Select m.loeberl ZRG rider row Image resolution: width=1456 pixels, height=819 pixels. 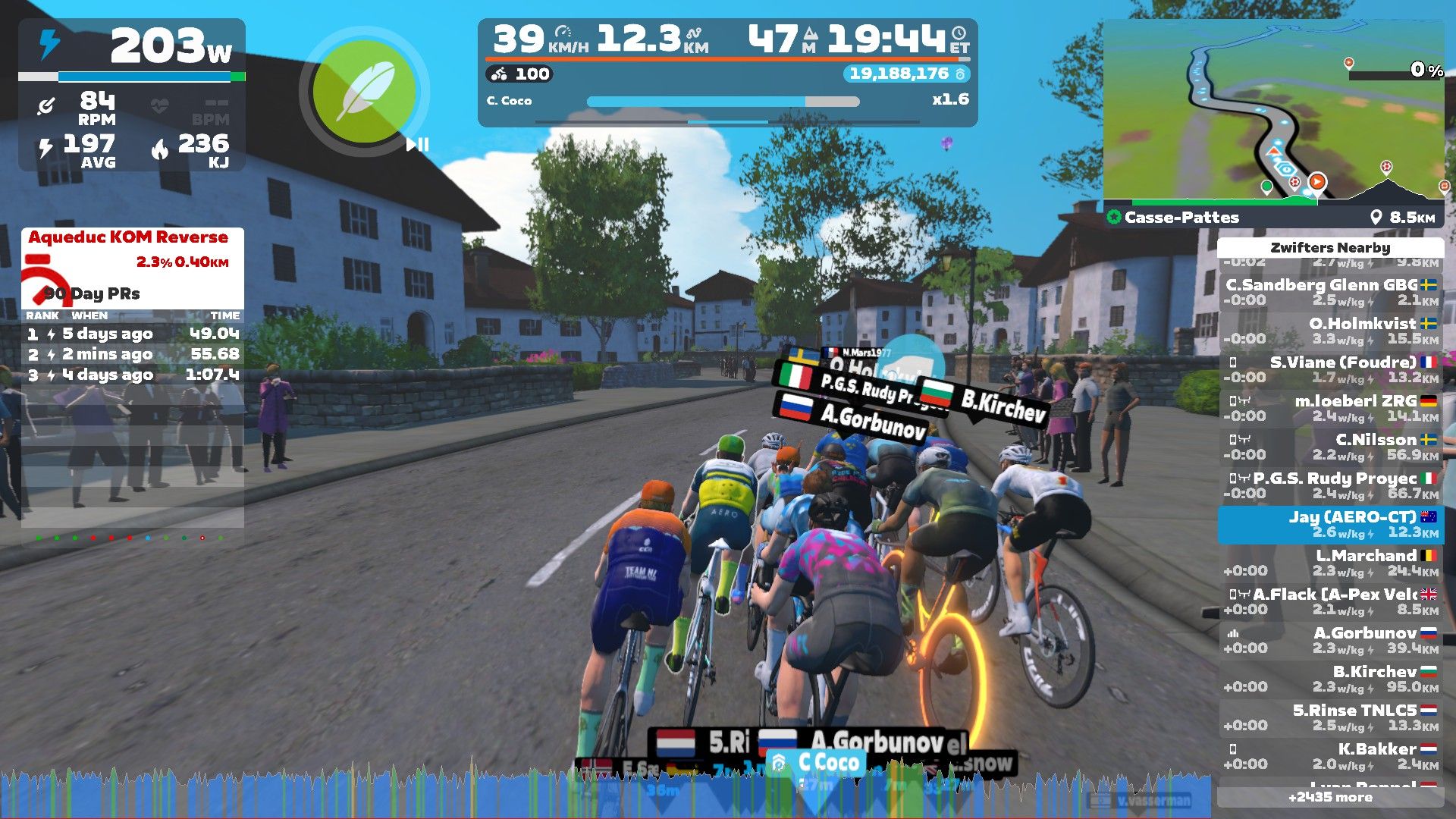[x=1330, y=408]
